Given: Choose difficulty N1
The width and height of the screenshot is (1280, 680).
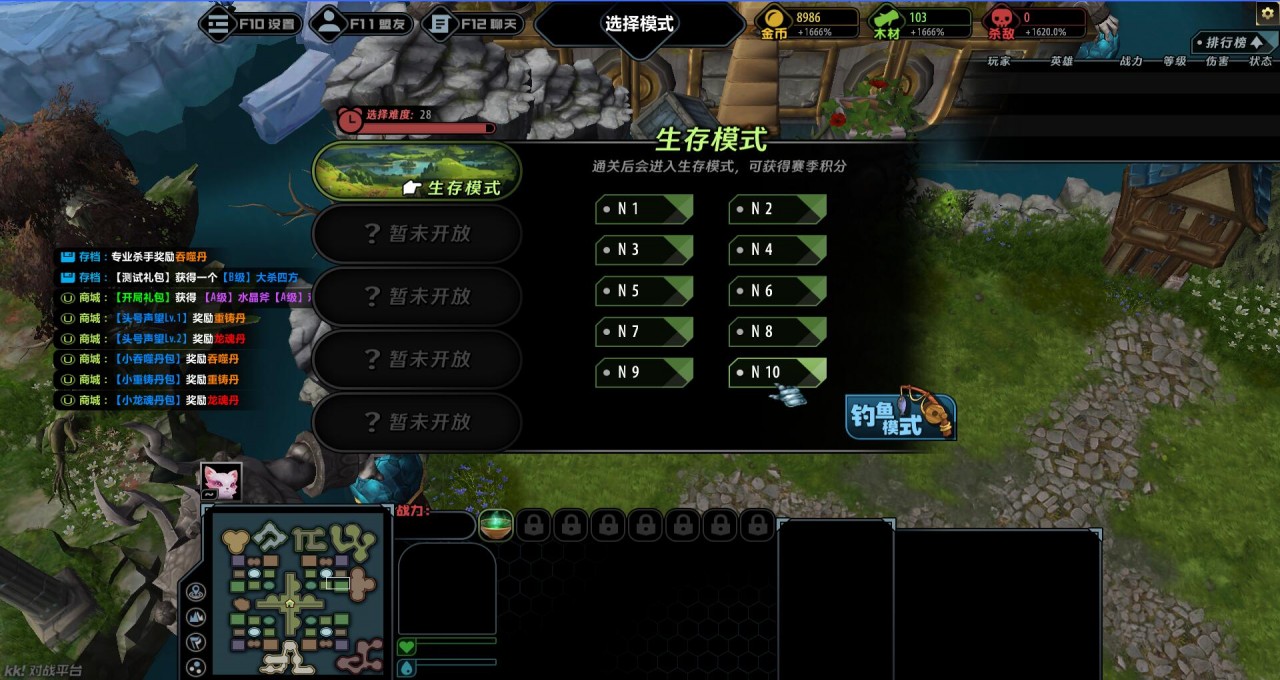Looking at the screenshot, I should 644,209.
